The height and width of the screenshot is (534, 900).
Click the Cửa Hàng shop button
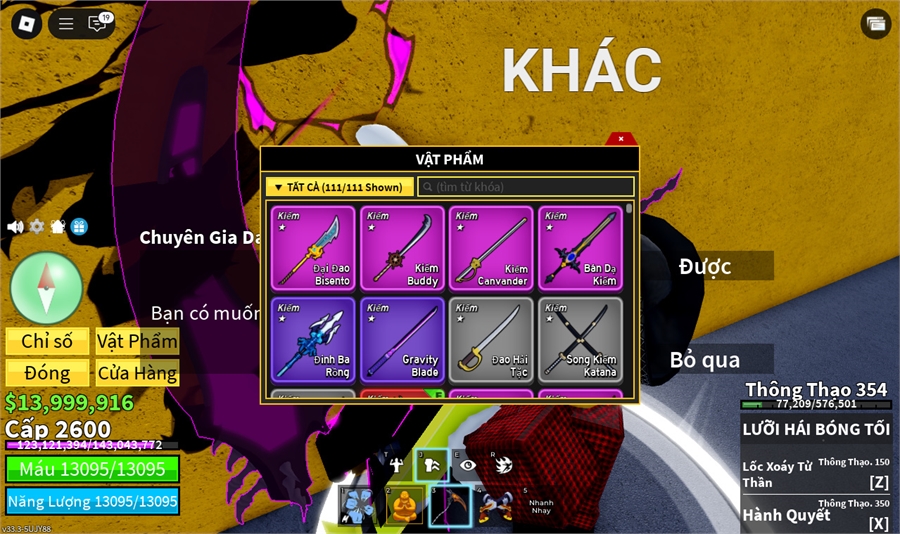(137, 374)
